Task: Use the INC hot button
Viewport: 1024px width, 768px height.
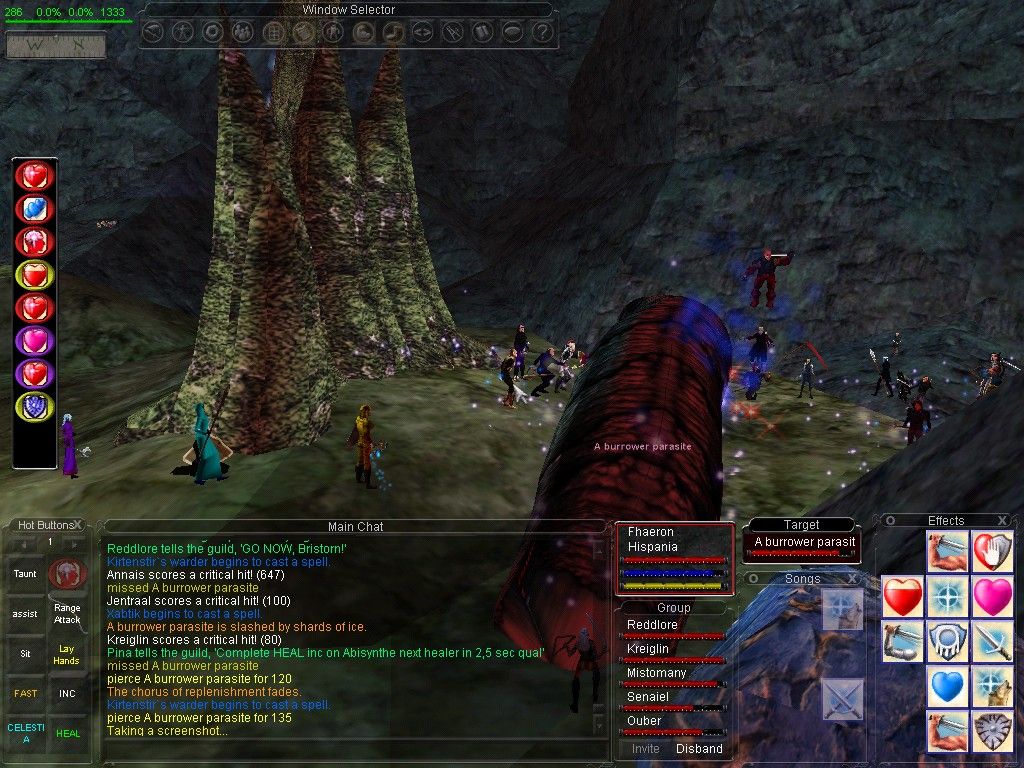Action: click(x=67, y=693)
